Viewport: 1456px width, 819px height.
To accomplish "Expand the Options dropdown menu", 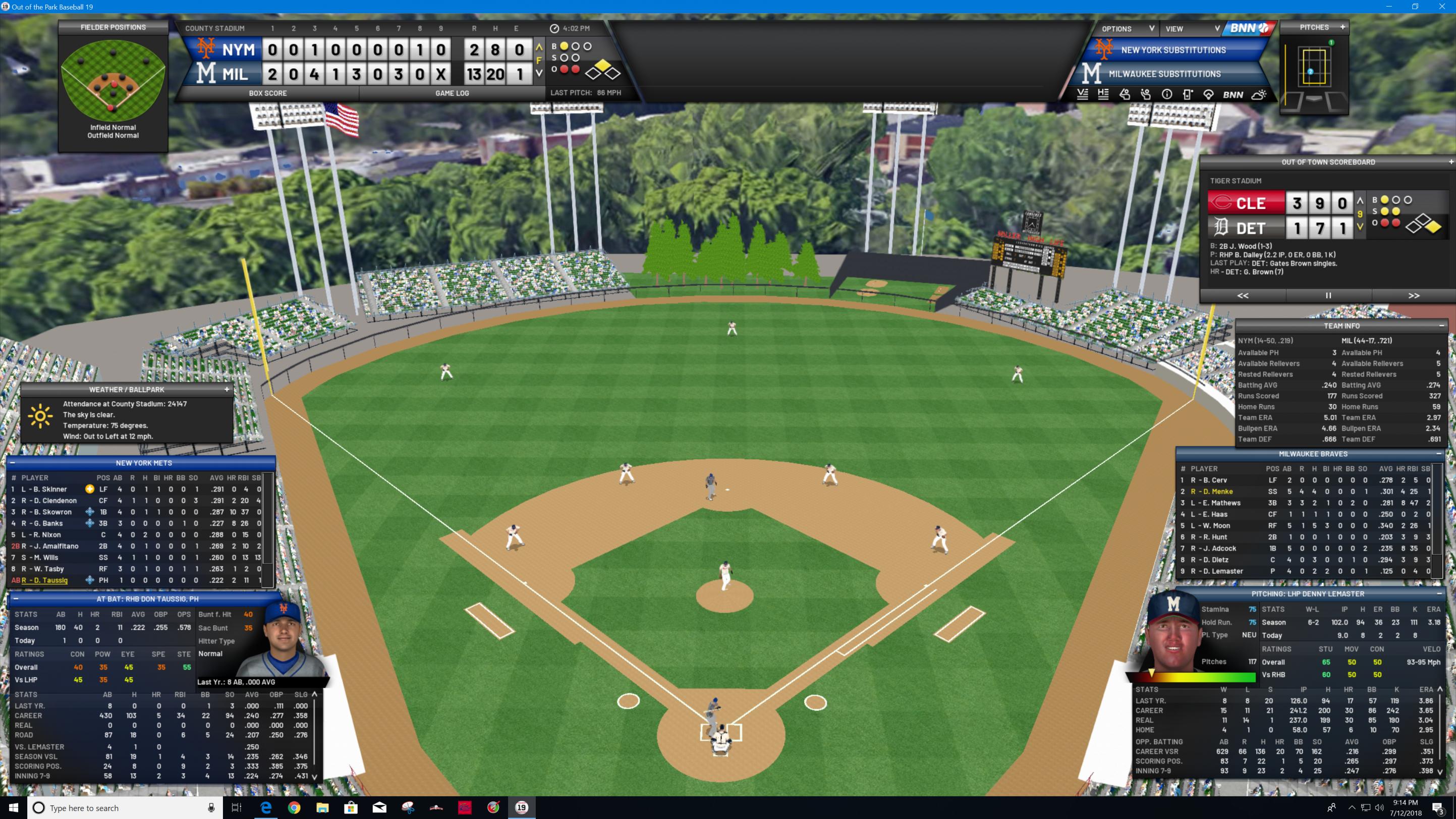I will pyautogui.click(x=1127, y=29).
